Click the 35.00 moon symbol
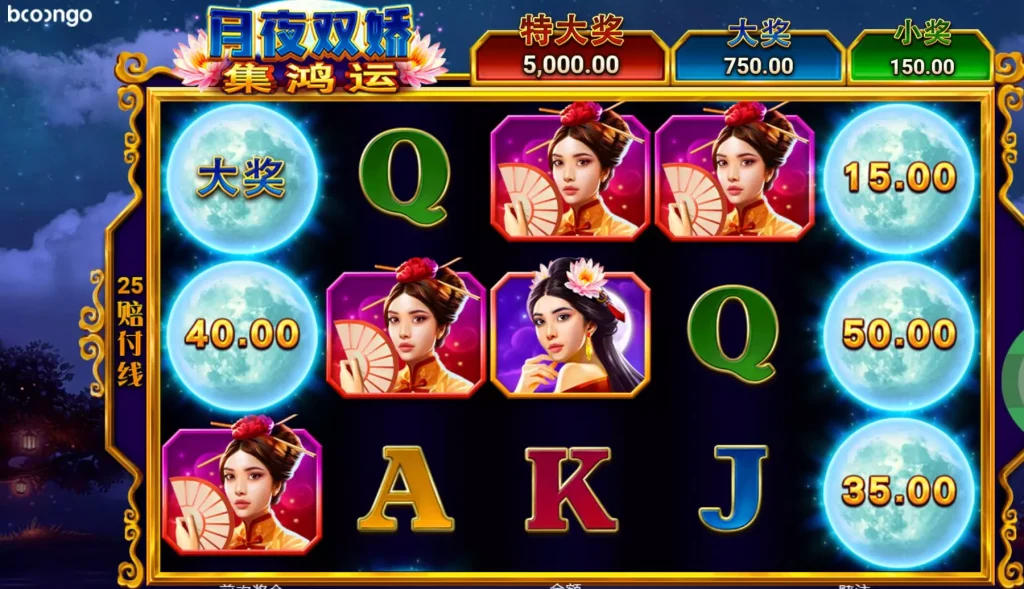 (x=899, y=491)
